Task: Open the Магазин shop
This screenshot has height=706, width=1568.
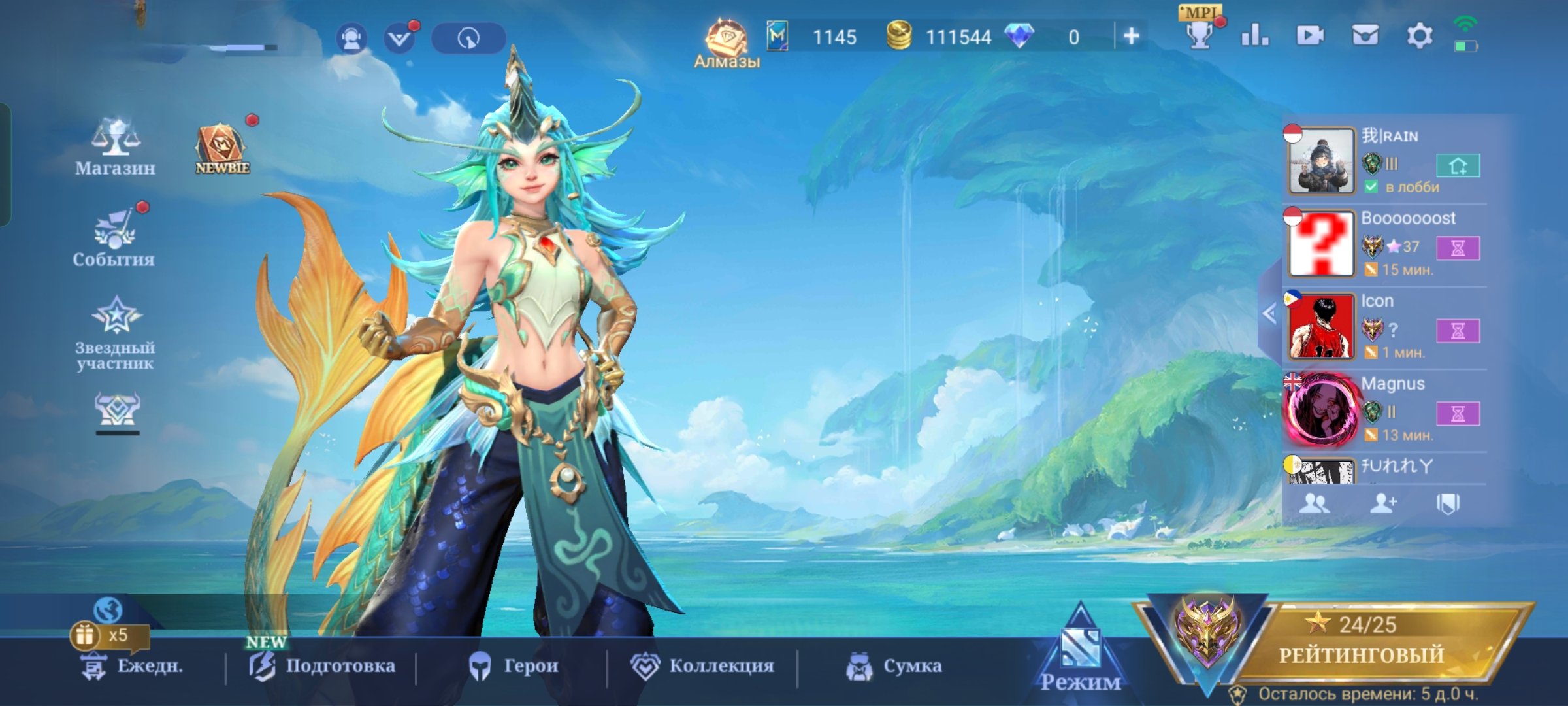Action: tap(115, 148)
